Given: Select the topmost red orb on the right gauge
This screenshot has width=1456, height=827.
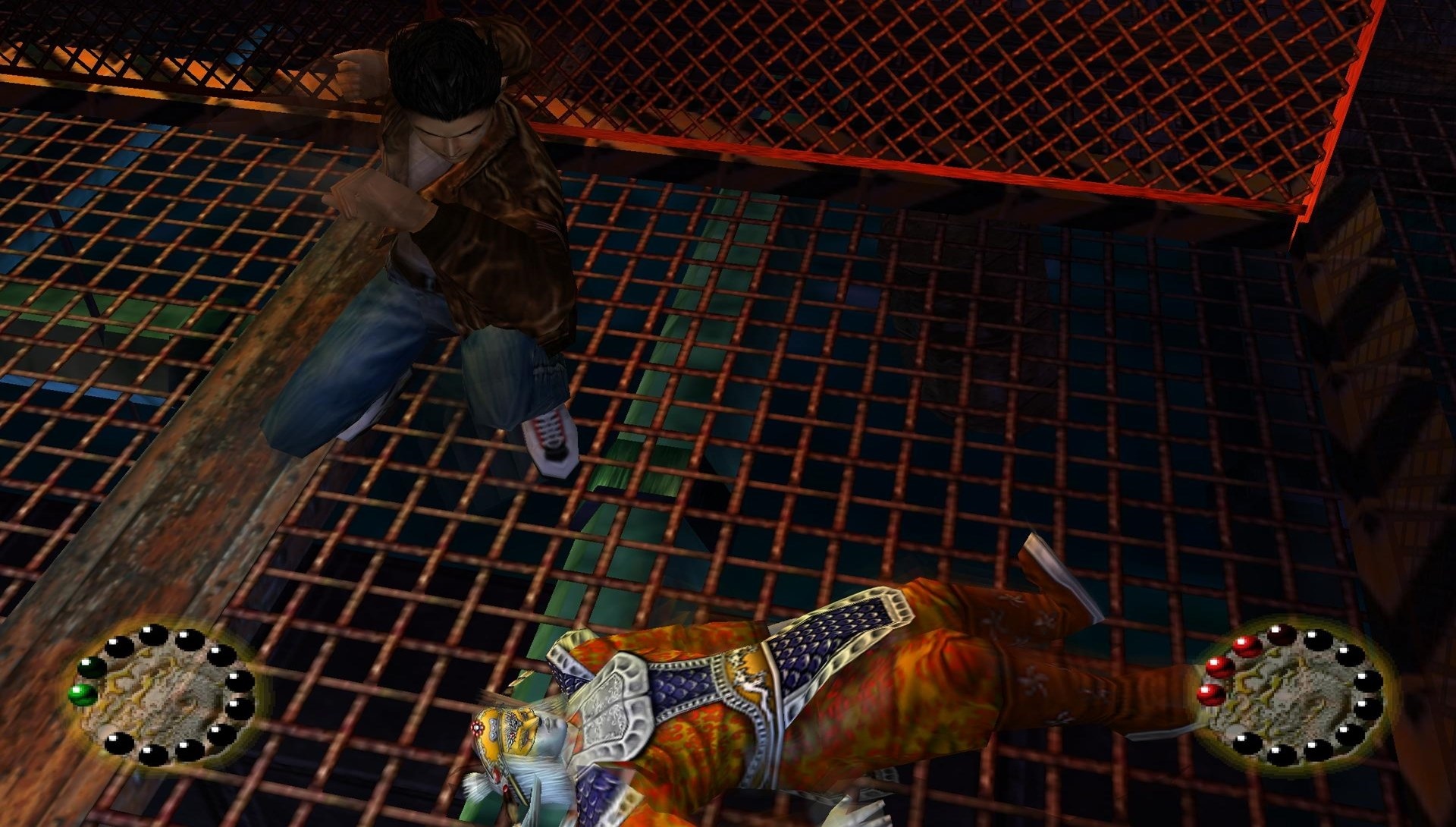Looking at the screenshot, I should coord(1247,646).
